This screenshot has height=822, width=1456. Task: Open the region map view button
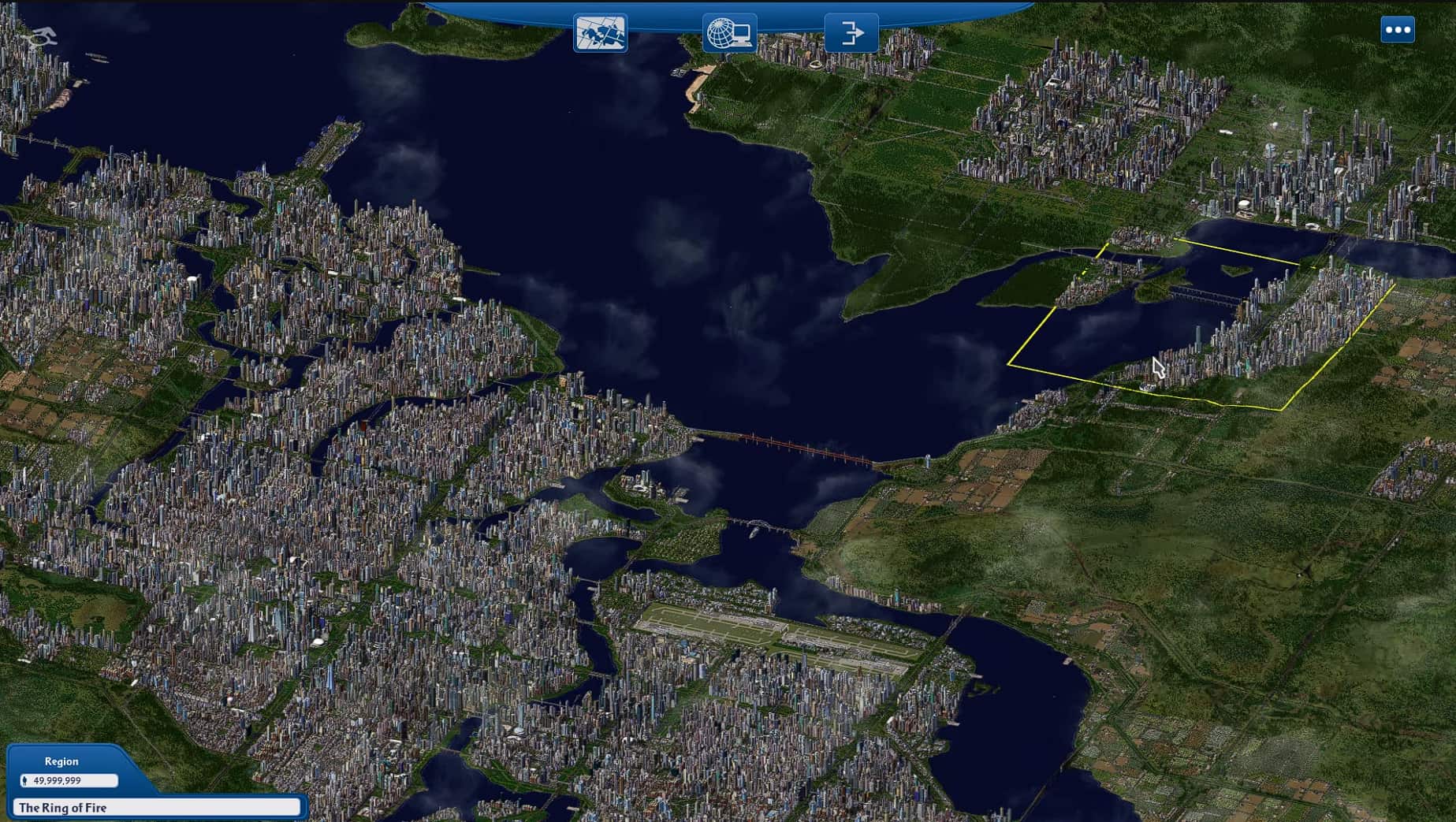(x=601, y=33)
